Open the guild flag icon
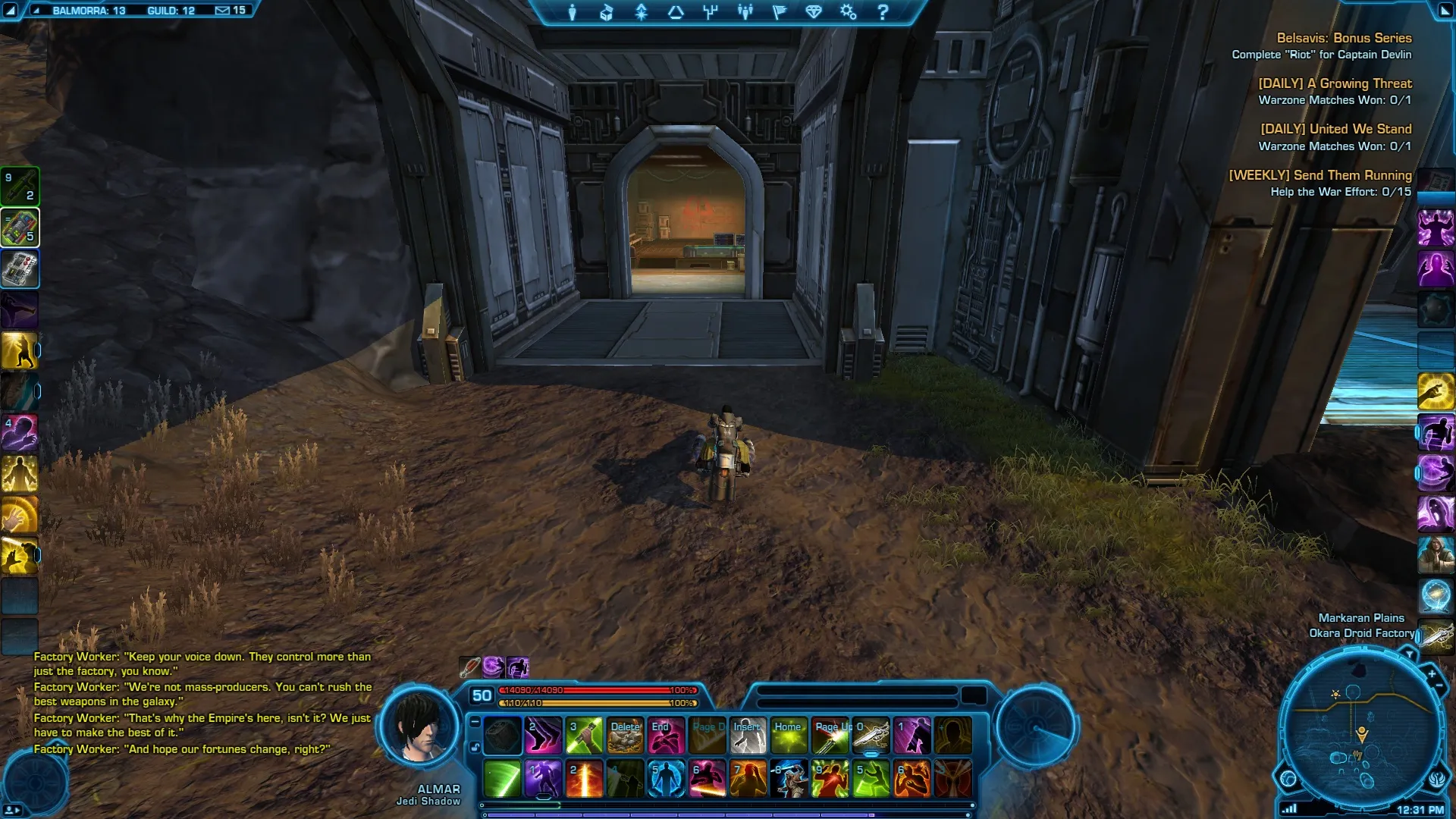This screenshot has height=819, width=1456. [780, 12]
